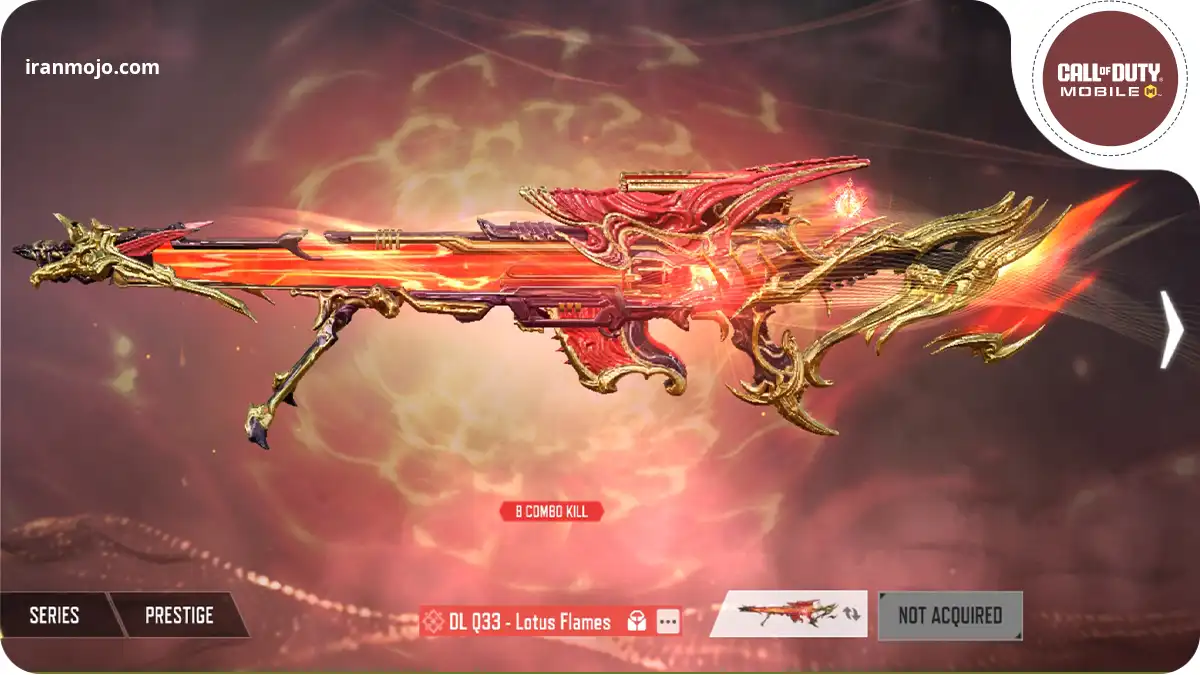Click the swap arrows icon on the weapon thumbnail
The image size is (1200, 675).
[x=850, y=616]
